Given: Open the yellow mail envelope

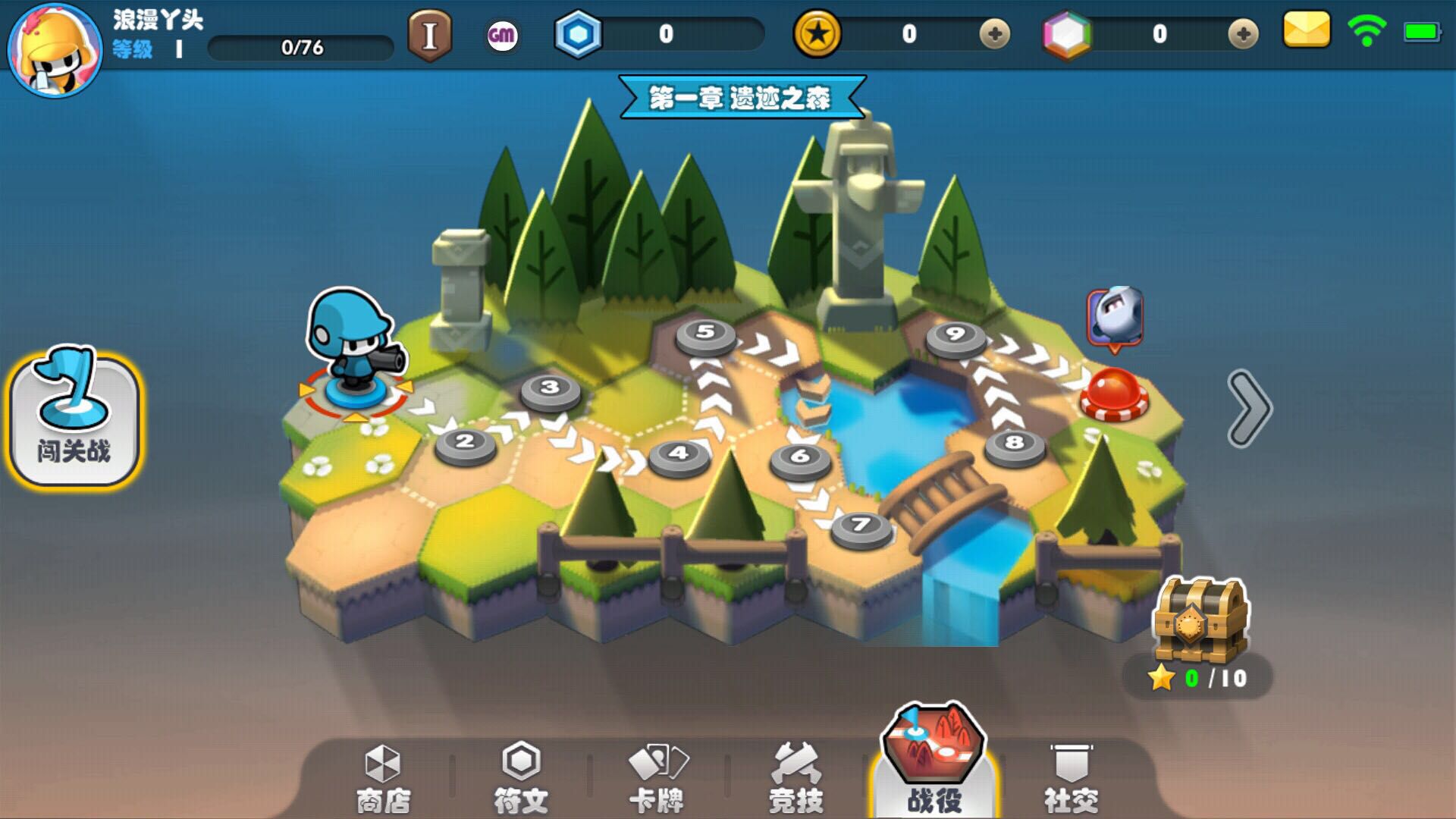Looking at the screenshot, I should click(x=1306, y=30).
